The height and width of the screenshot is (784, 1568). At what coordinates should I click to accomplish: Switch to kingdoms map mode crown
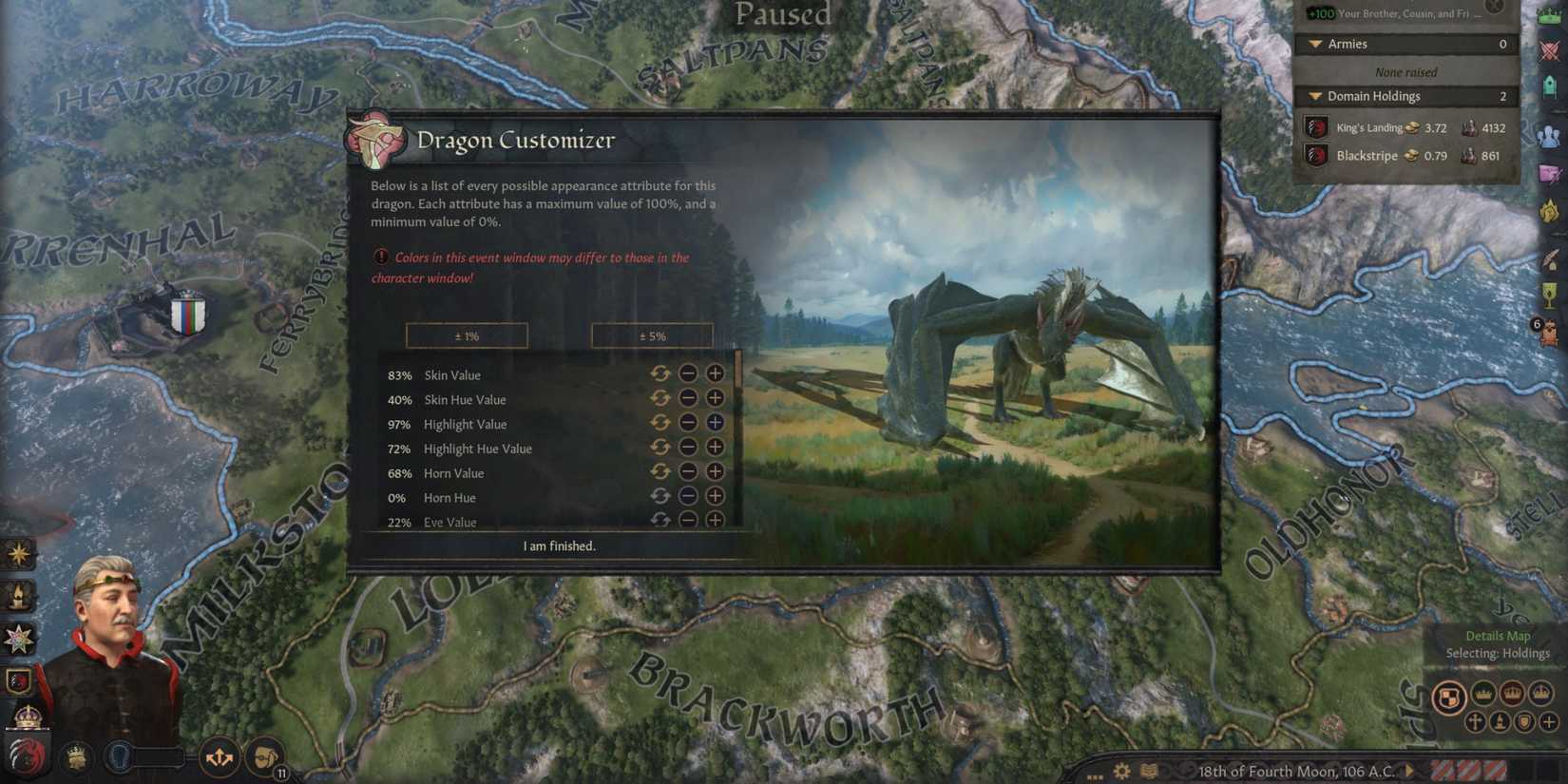pyautogui.click(x=1541, y=693)
